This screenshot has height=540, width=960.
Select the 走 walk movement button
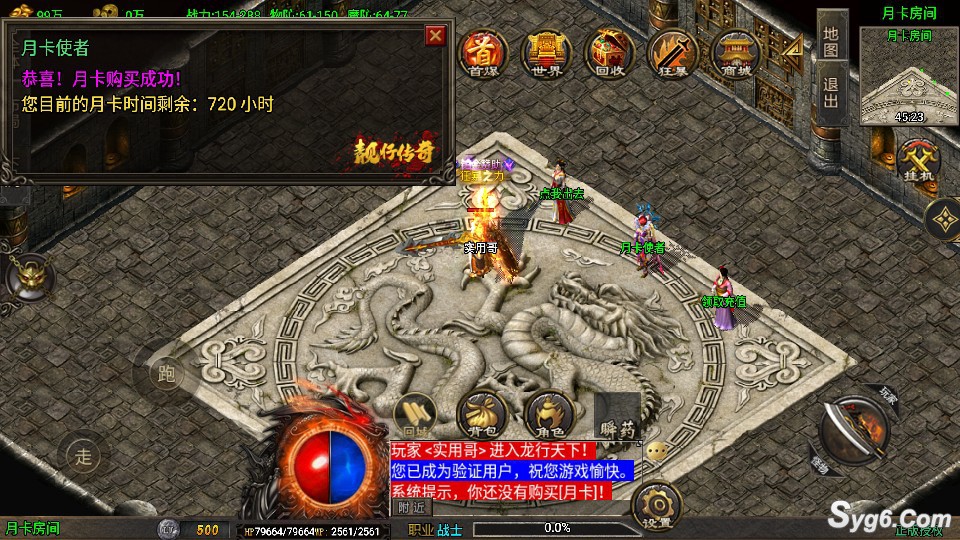click(84, 458)
